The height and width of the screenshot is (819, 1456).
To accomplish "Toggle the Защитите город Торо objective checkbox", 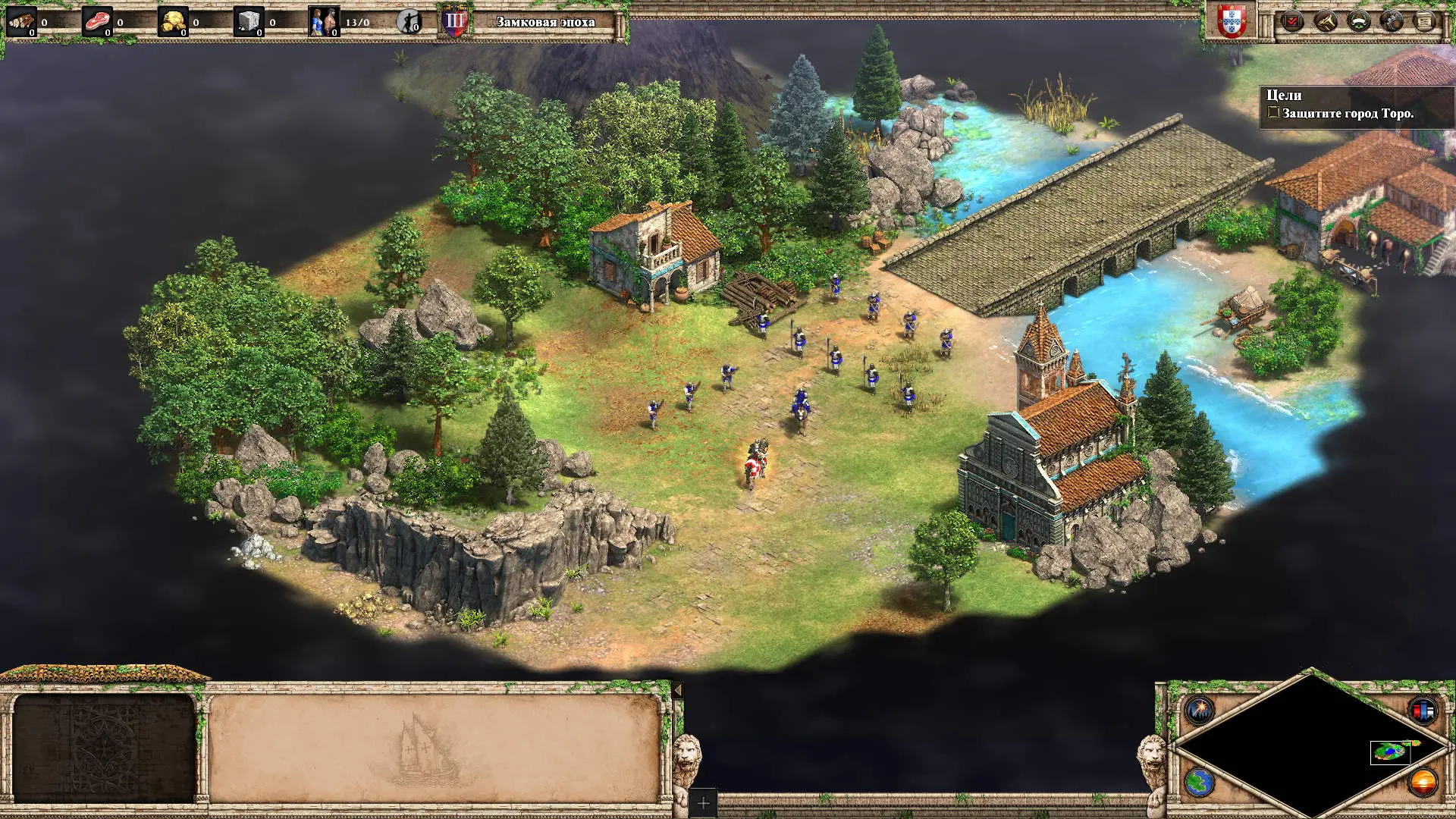I will point(1273,113).
